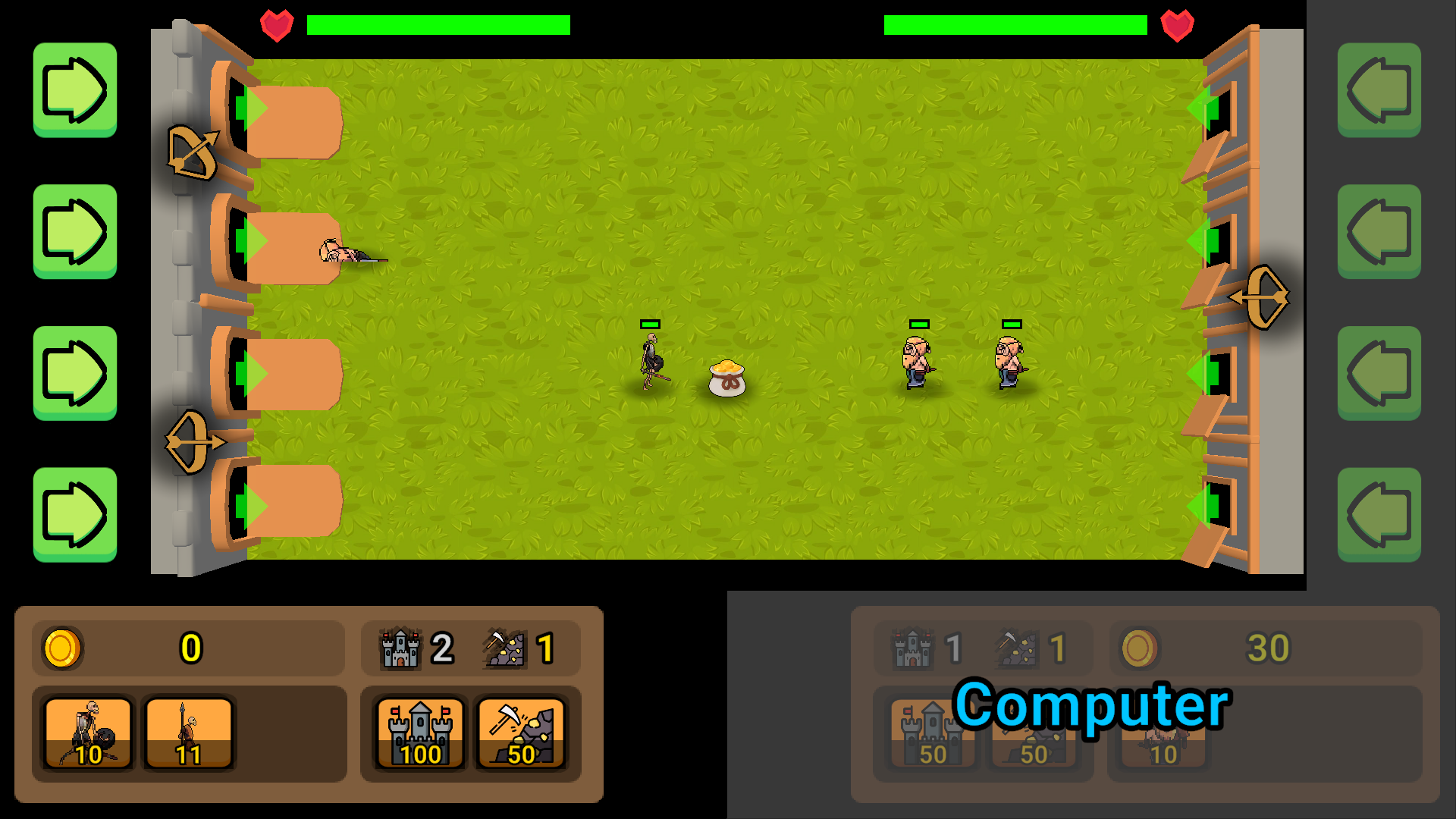Click the player's gold coin counter icon
Viewport: 1456px width, 819px height.
61,648
